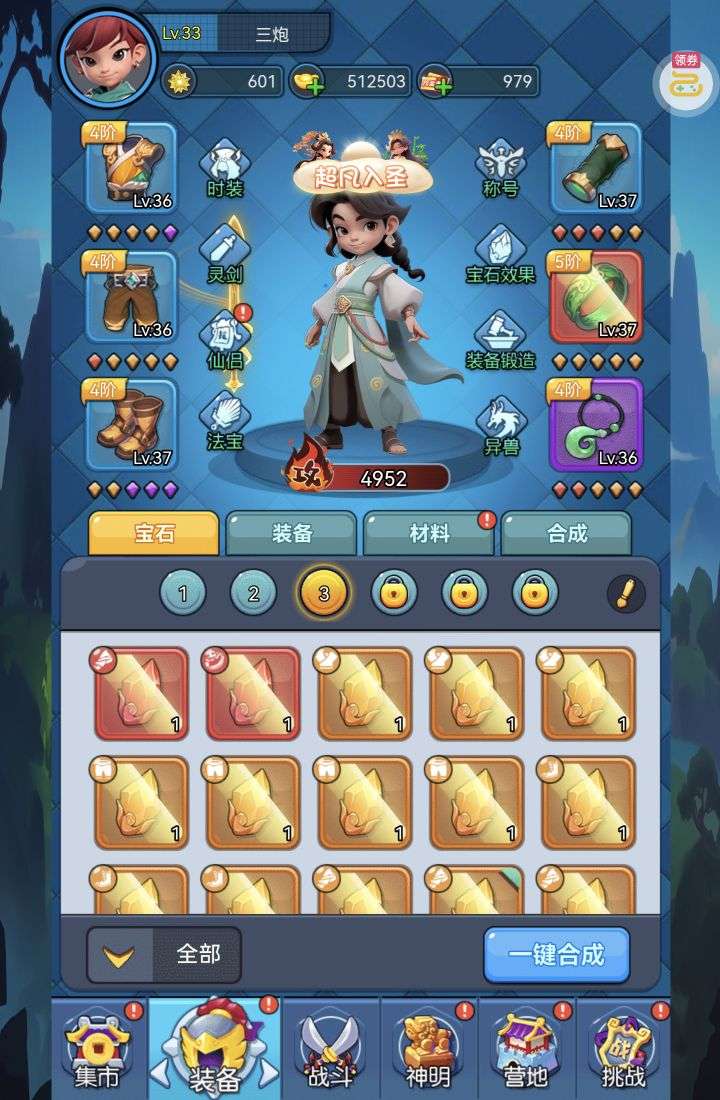Select gem page number 2
This screenshot has width=720, height=1100.
point(253,594)
